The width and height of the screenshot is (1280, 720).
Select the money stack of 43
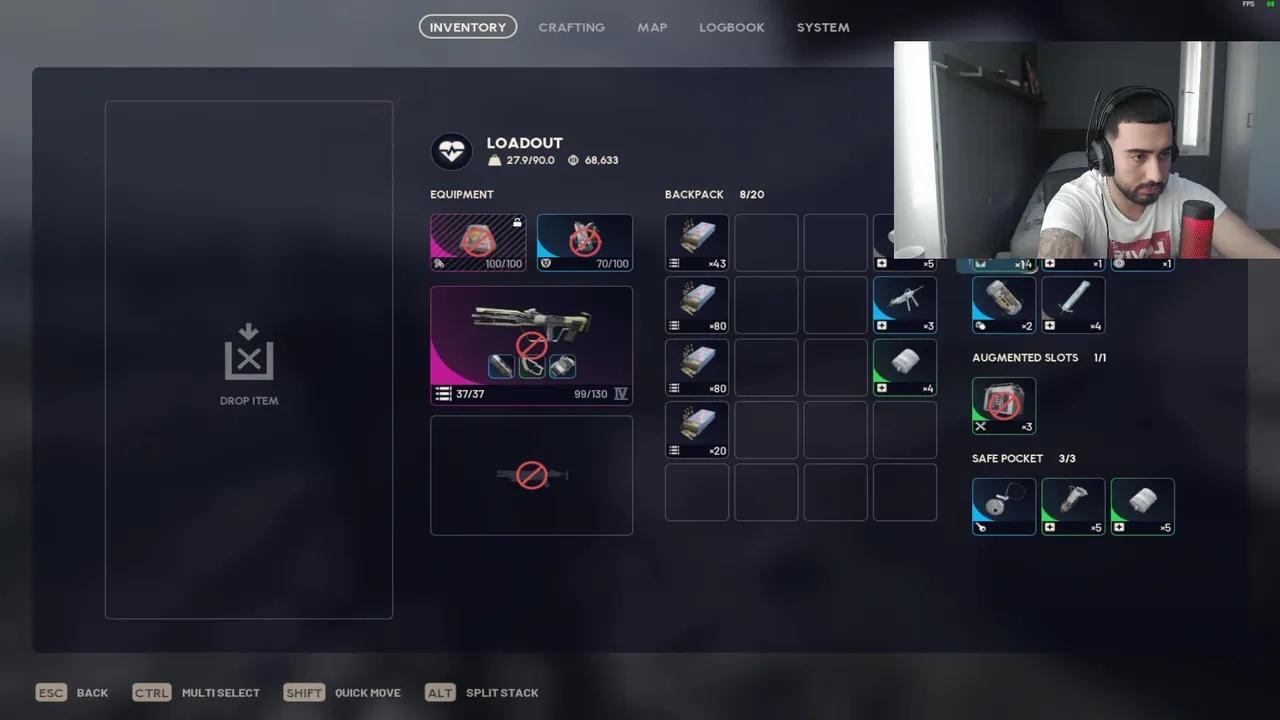coord(696,242)
